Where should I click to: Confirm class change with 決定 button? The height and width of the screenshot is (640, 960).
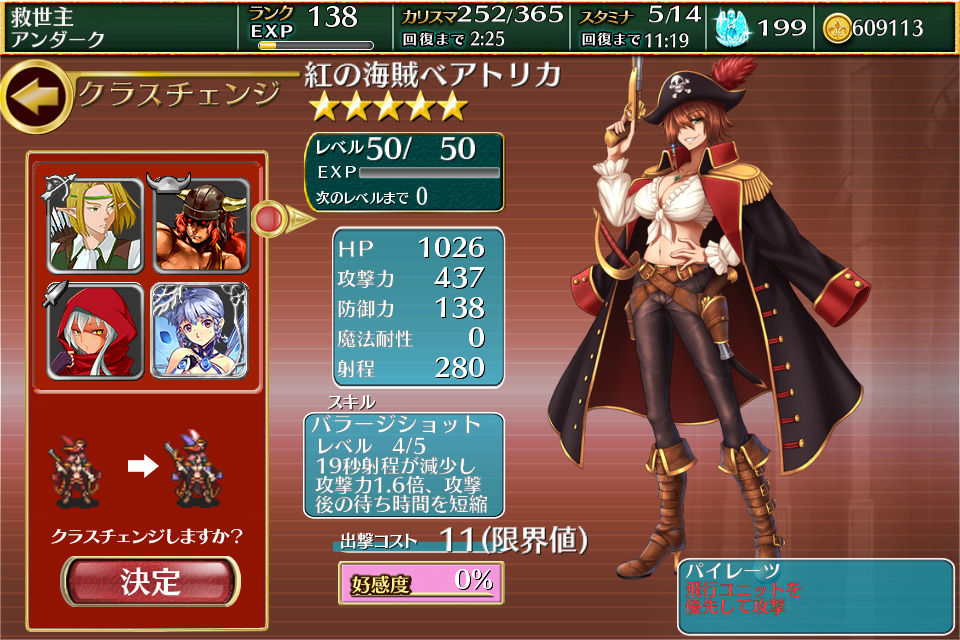tap(151, 581)
